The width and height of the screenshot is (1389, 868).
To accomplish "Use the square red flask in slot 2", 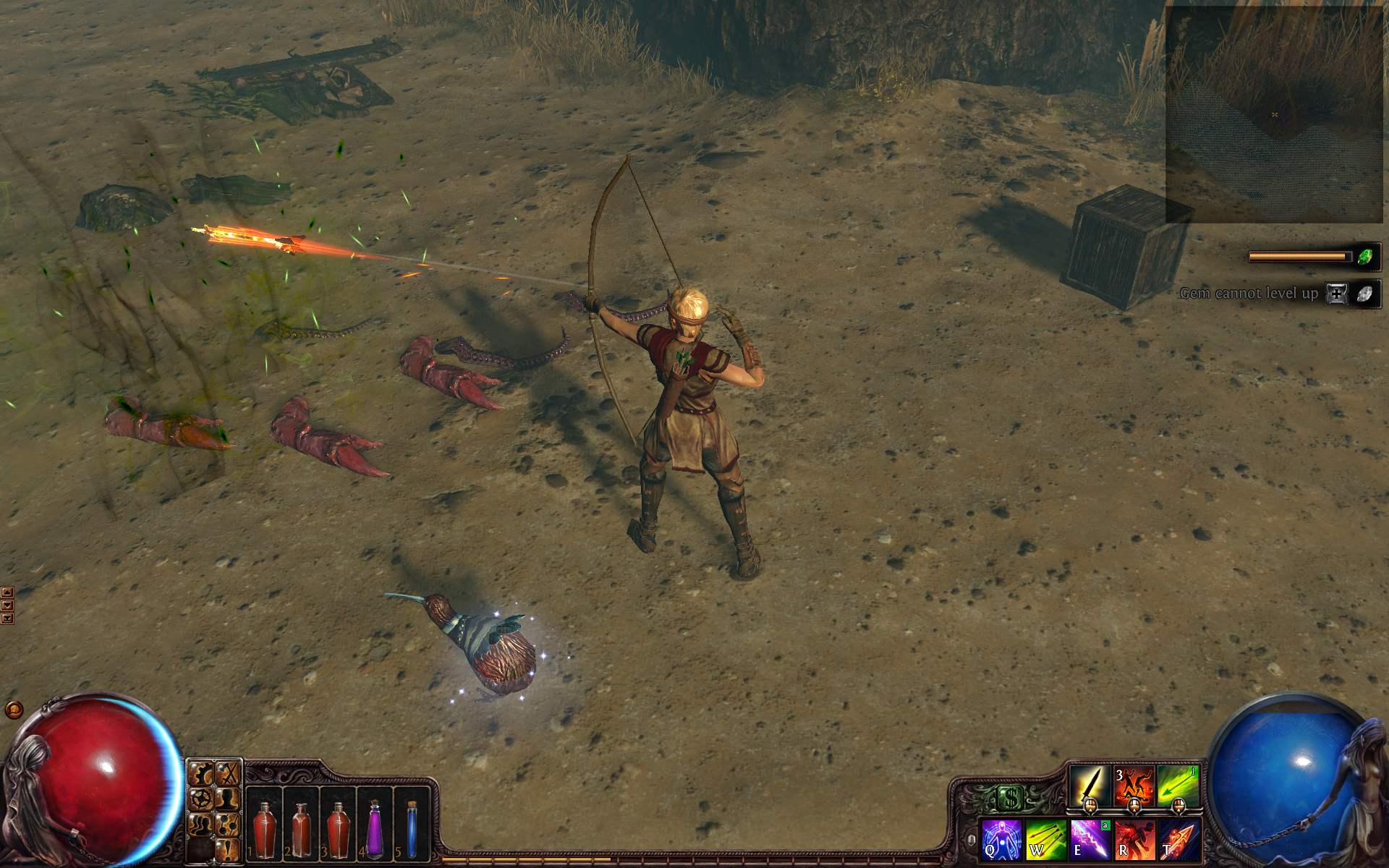I will click(x=301, y=829).
